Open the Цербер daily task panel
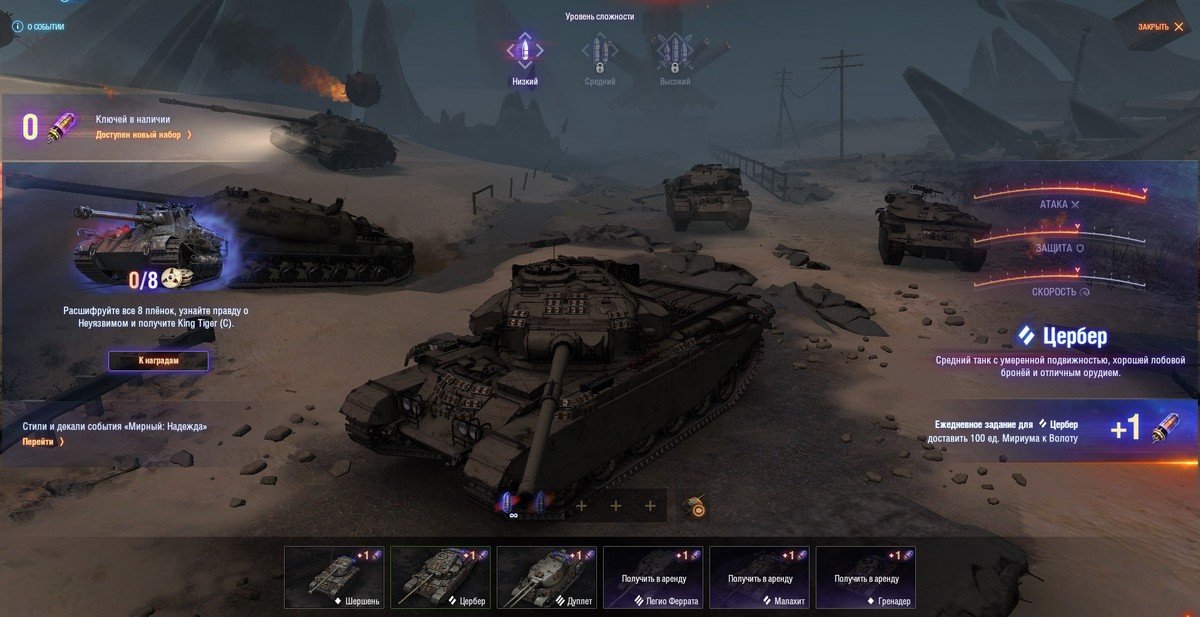Screen dimensions: 1200x617 1050,430
